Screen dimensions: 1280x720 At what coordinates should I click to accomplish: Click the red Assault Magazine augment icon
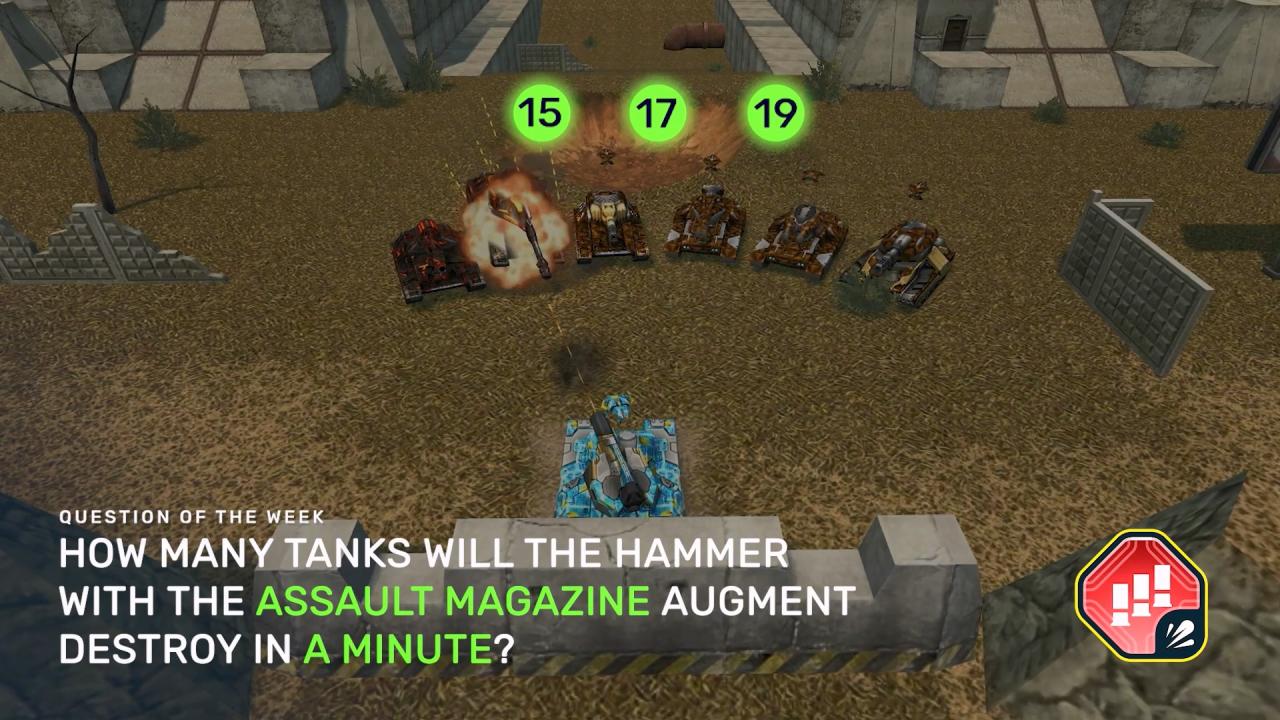coord(1141,596)
